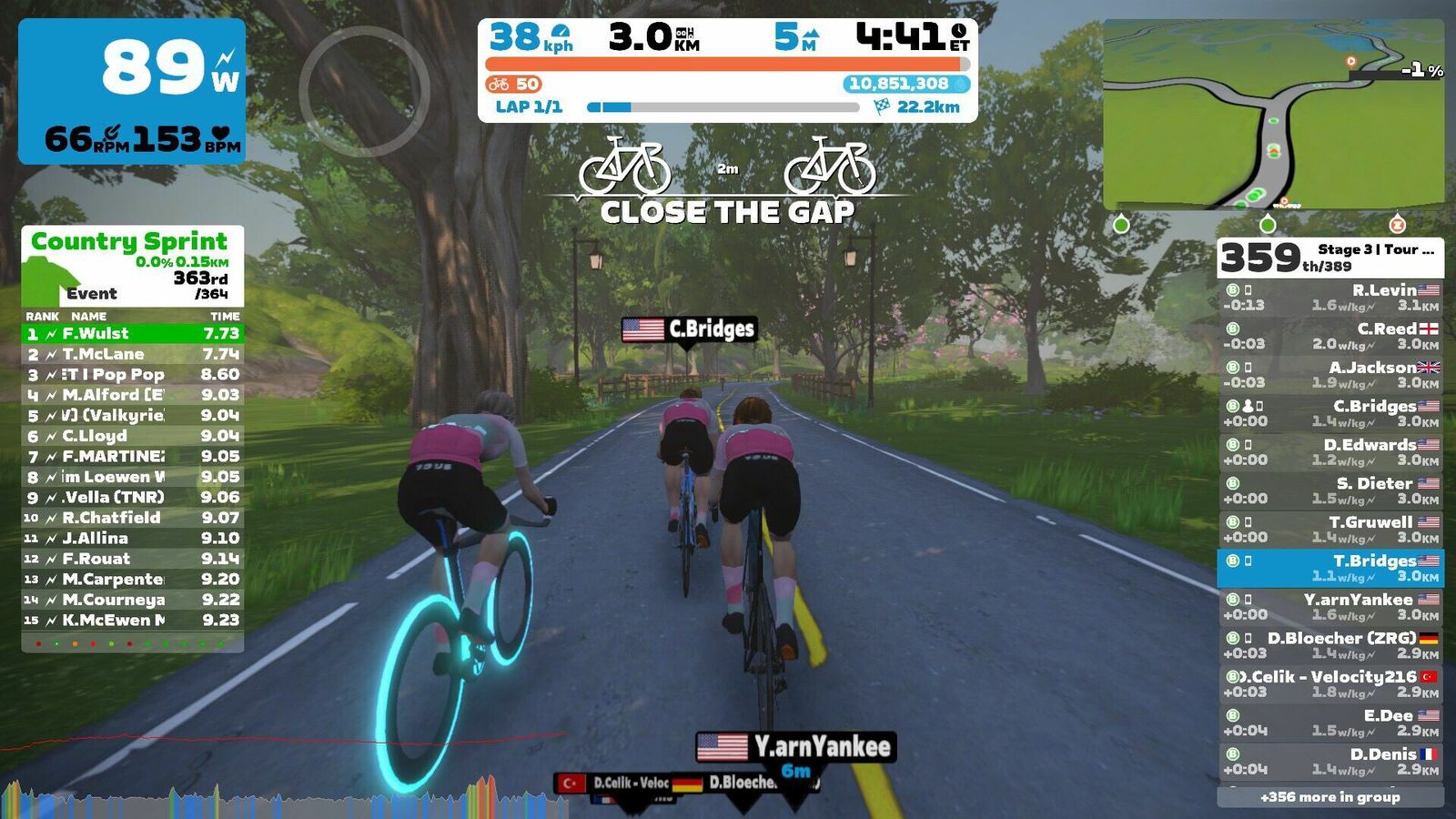Click the minimap in the corner
1456x819 pixels.
point(1273,115)
